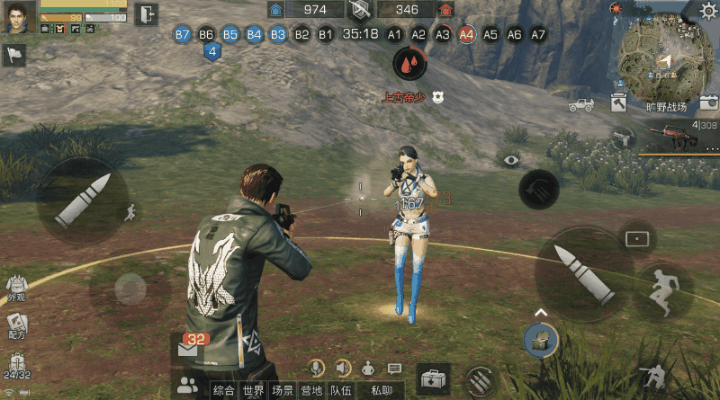Toggle the speaker sound icon
The image size is (720, 400).
click(x=343, y=368)
